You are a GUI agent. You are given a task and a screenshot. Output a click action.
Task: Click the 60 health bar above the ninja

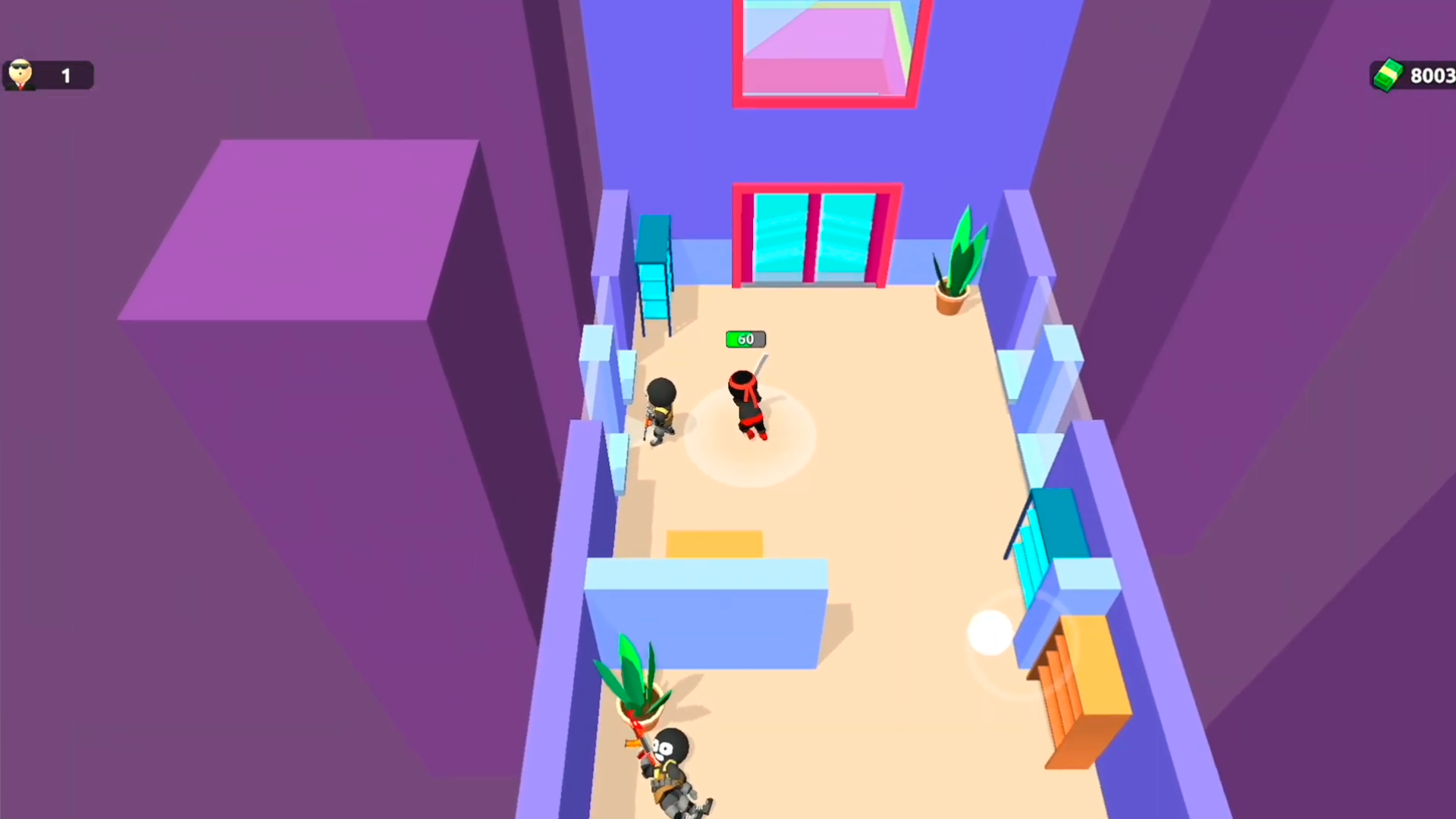745,339
